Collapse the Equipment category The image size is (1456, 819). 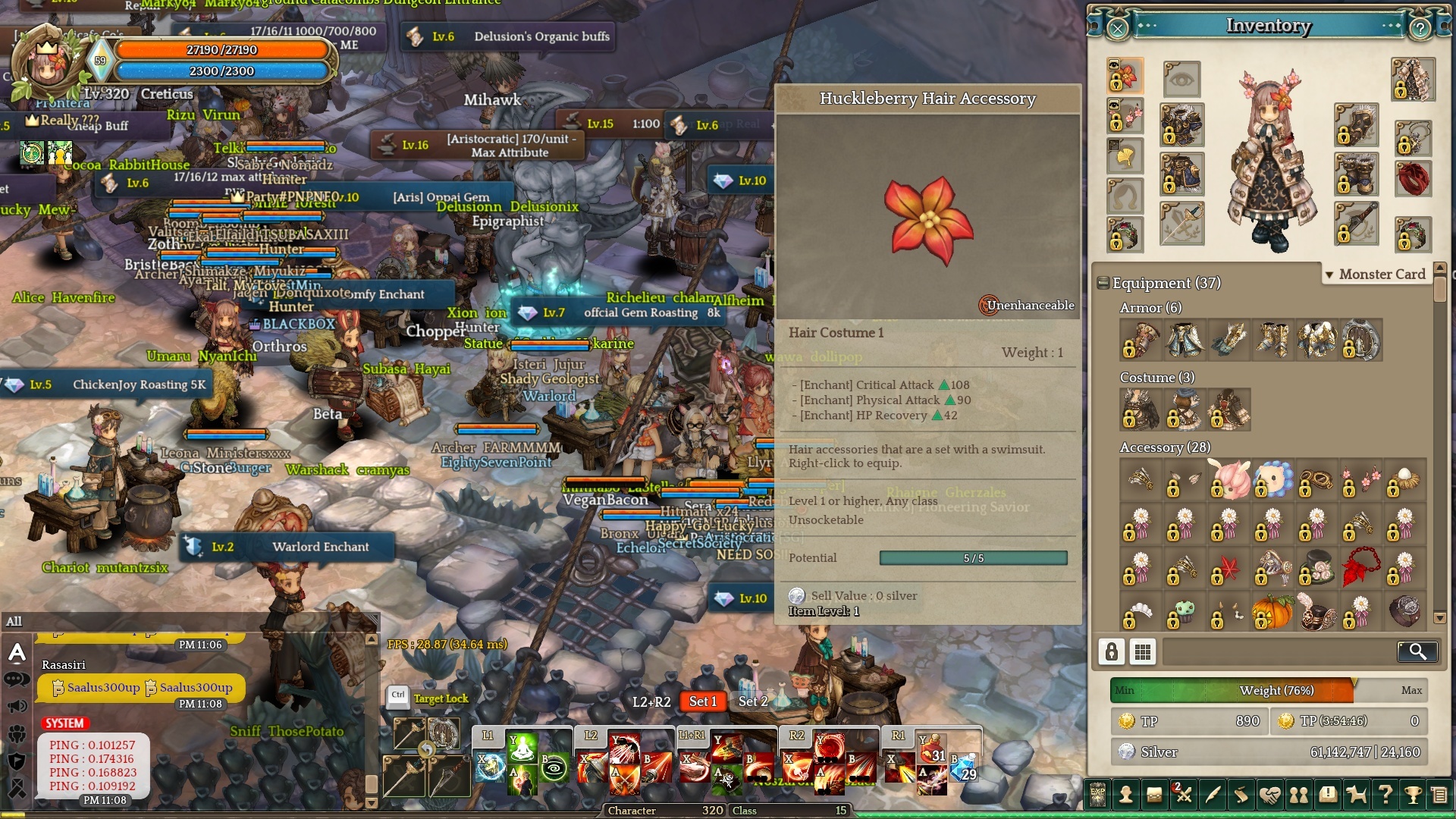click(1103, 283)
